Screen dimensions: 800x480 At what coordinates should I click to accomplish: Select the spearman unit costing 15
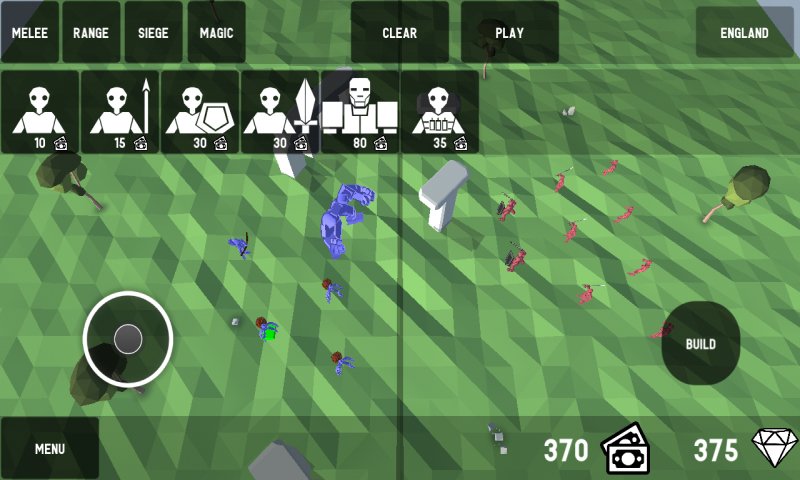[x=120, y=112]
